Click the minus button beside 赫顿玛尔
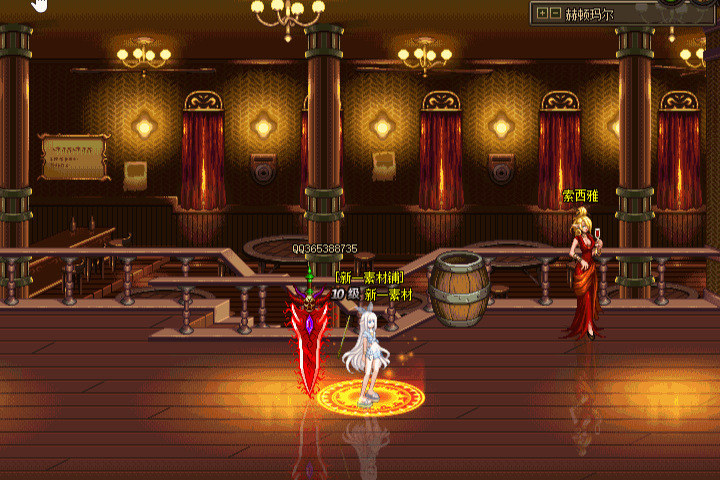 click(x=555, y=14)
